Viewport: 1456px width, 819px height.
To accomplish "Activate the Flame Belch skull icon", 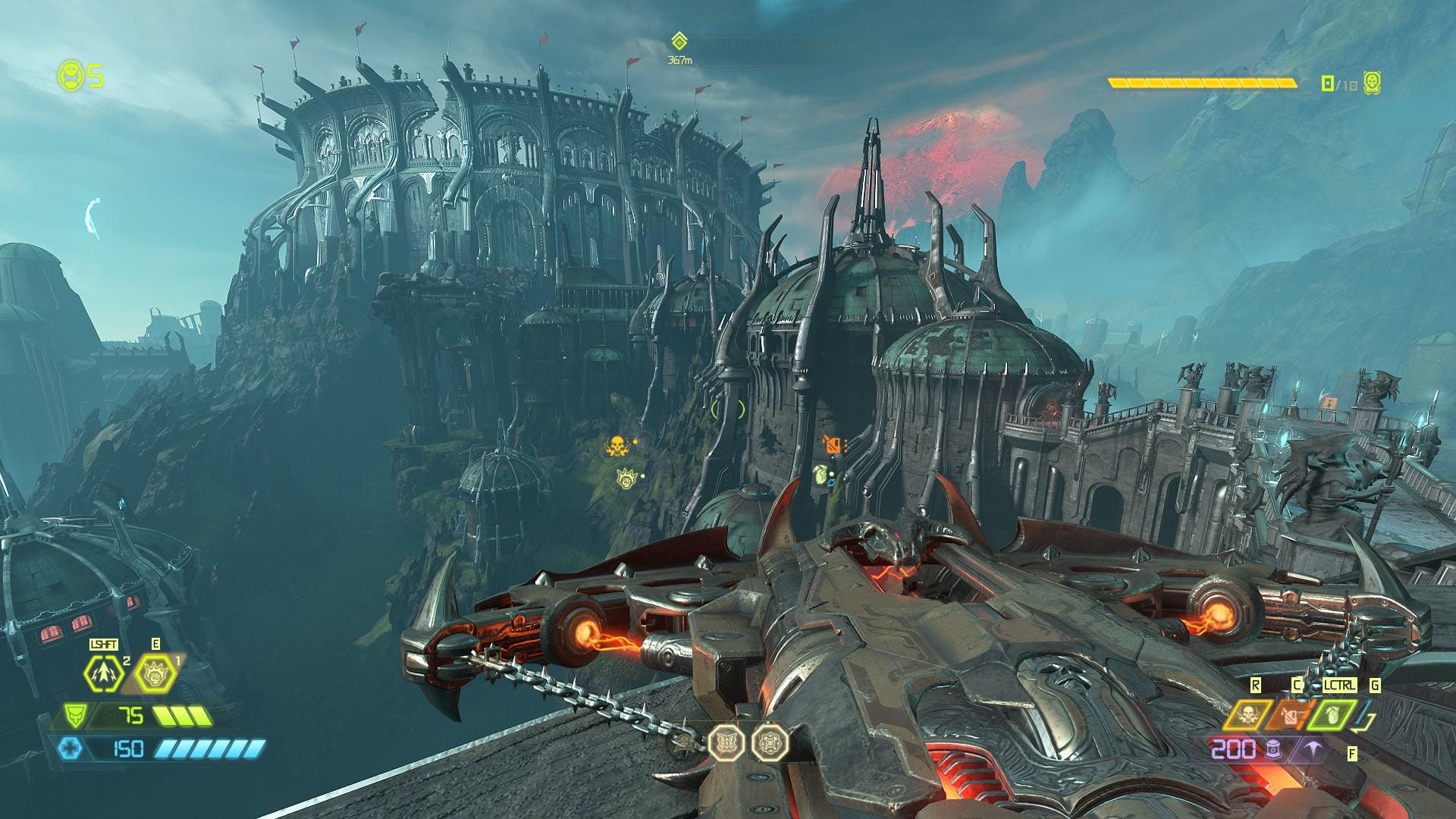I will (x=1246, y=714).
